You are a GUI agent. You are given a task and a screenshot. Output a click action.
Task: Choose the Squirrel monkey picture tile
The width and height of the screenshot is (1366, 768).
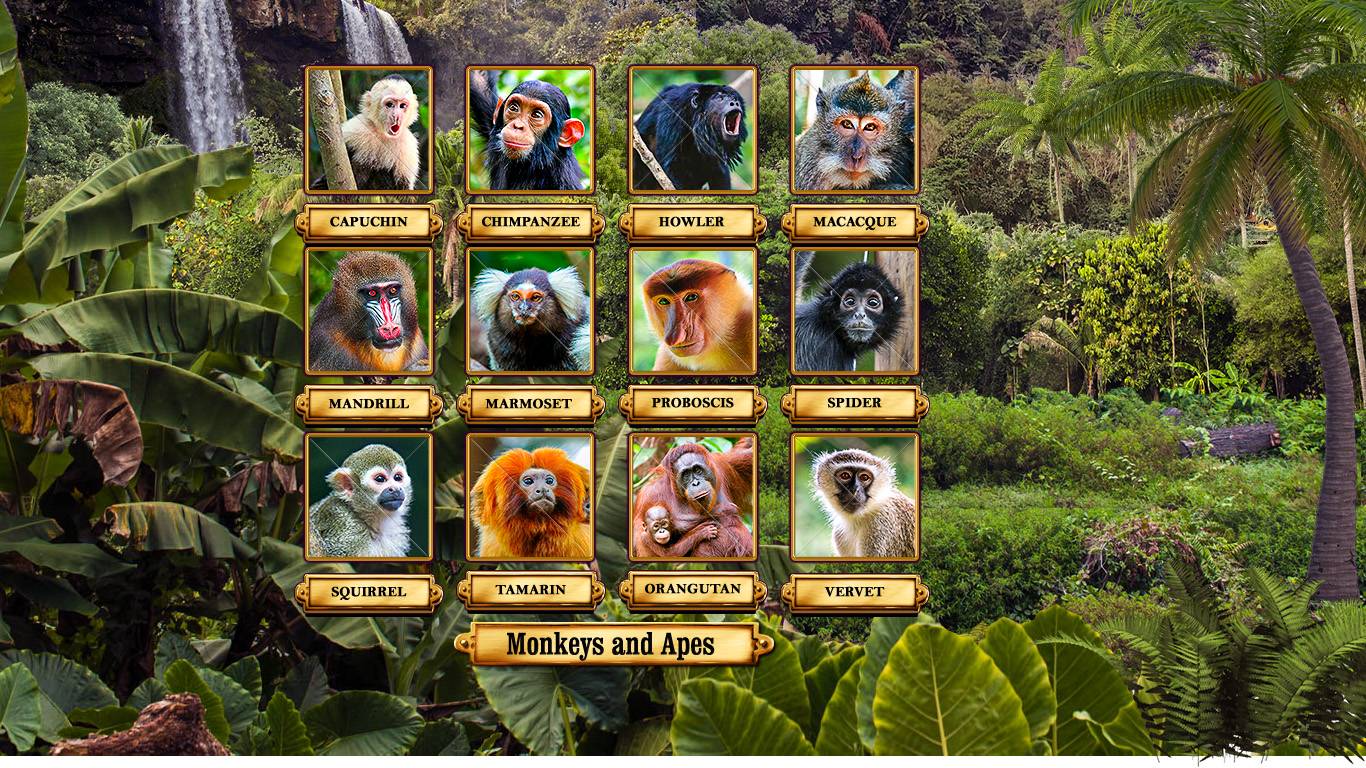point(369,496)
